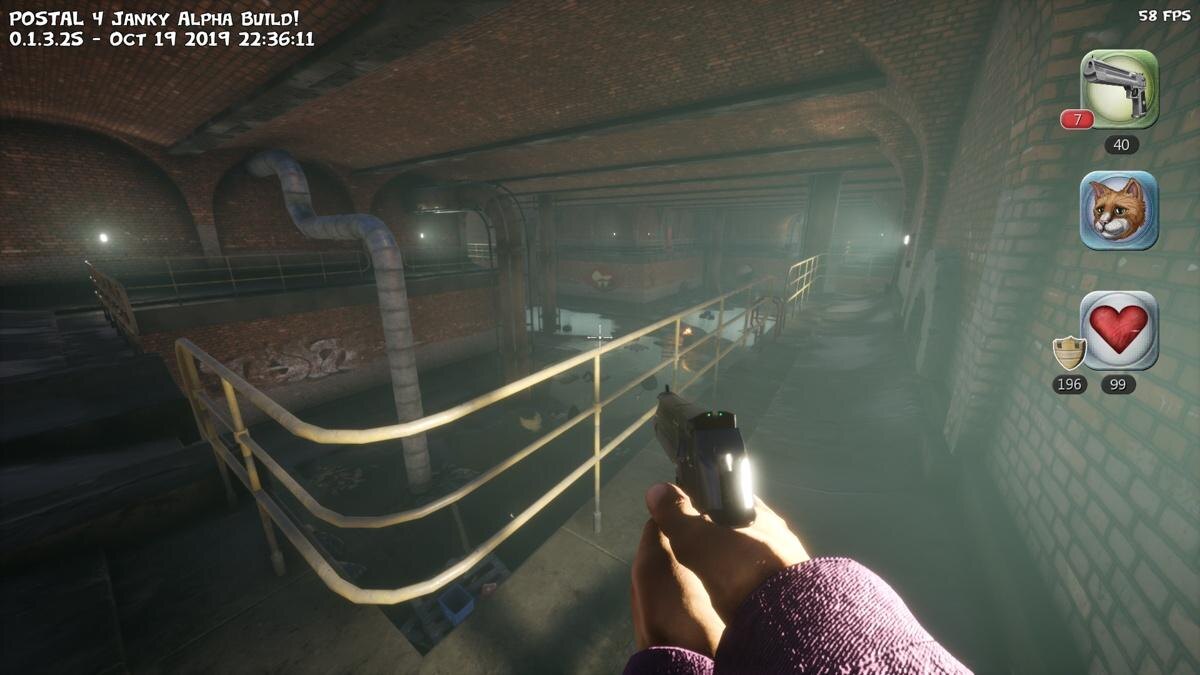
Task: Click the armor vest icon
Action: (1069, 353)
